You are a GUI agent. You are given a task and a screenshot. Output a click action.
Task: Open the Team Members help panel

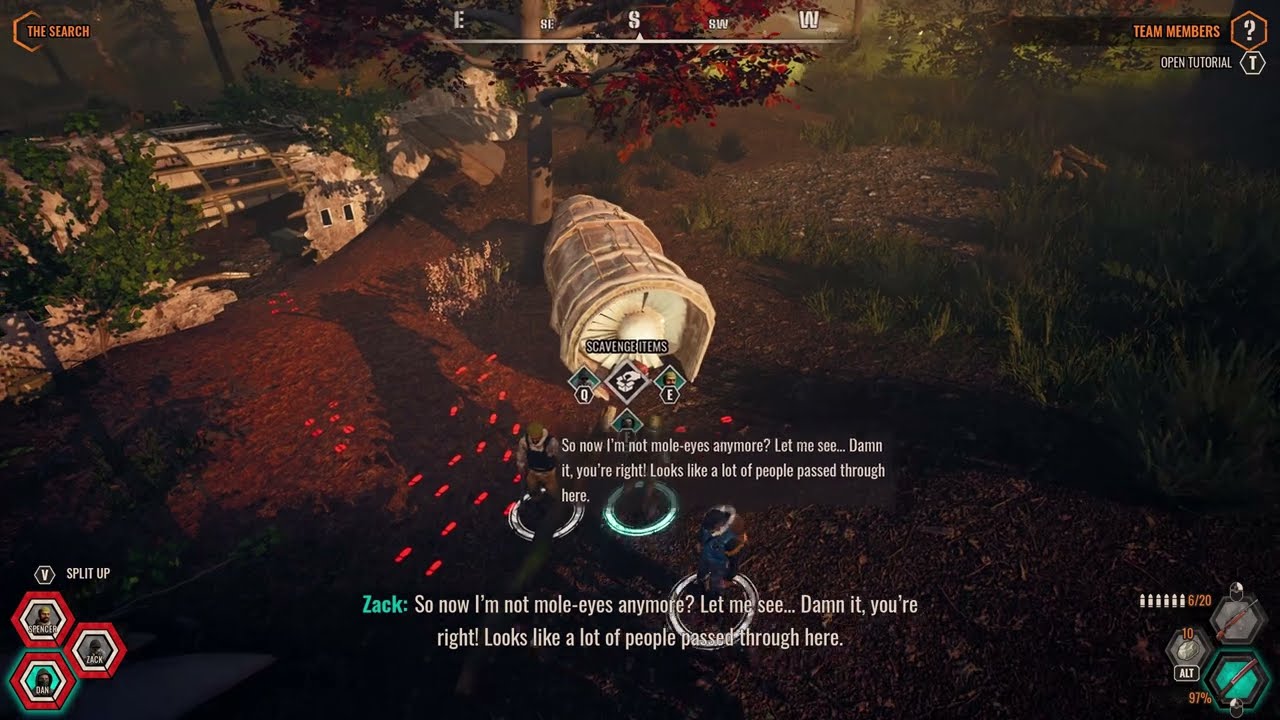[1248, 31]
